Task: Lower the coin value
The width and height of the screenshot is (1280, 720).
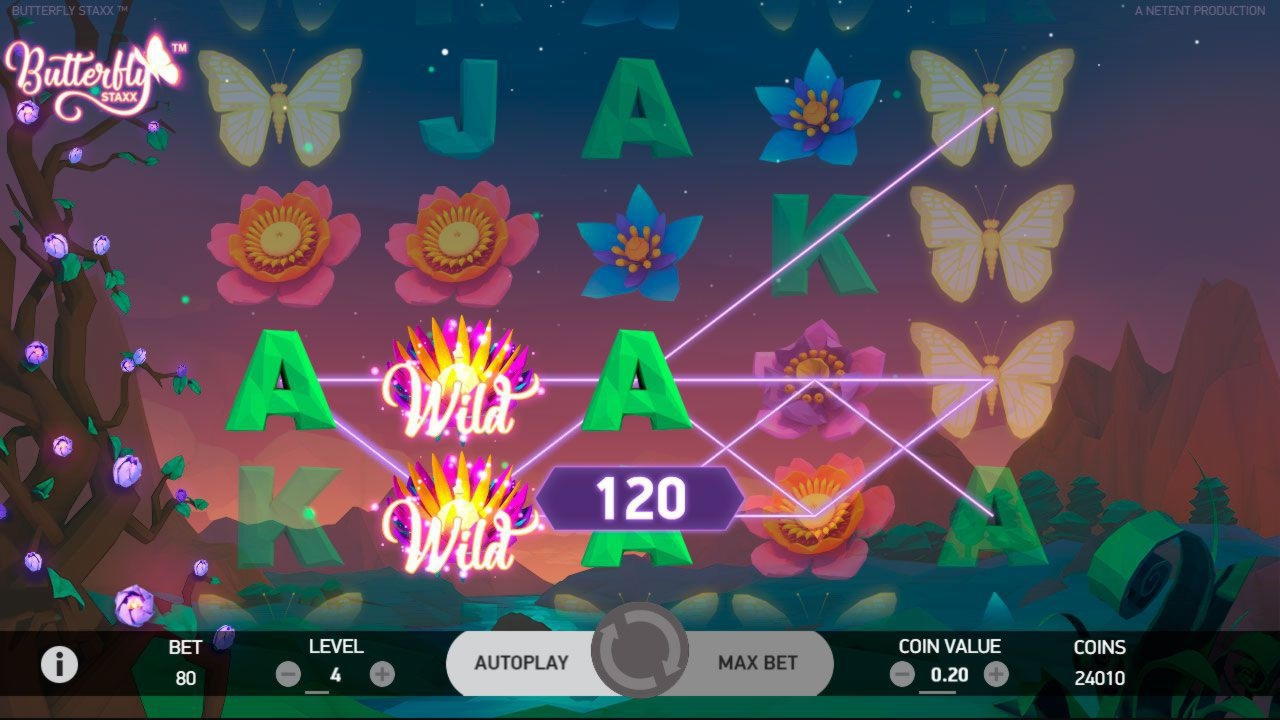Action: click(902, 675)
